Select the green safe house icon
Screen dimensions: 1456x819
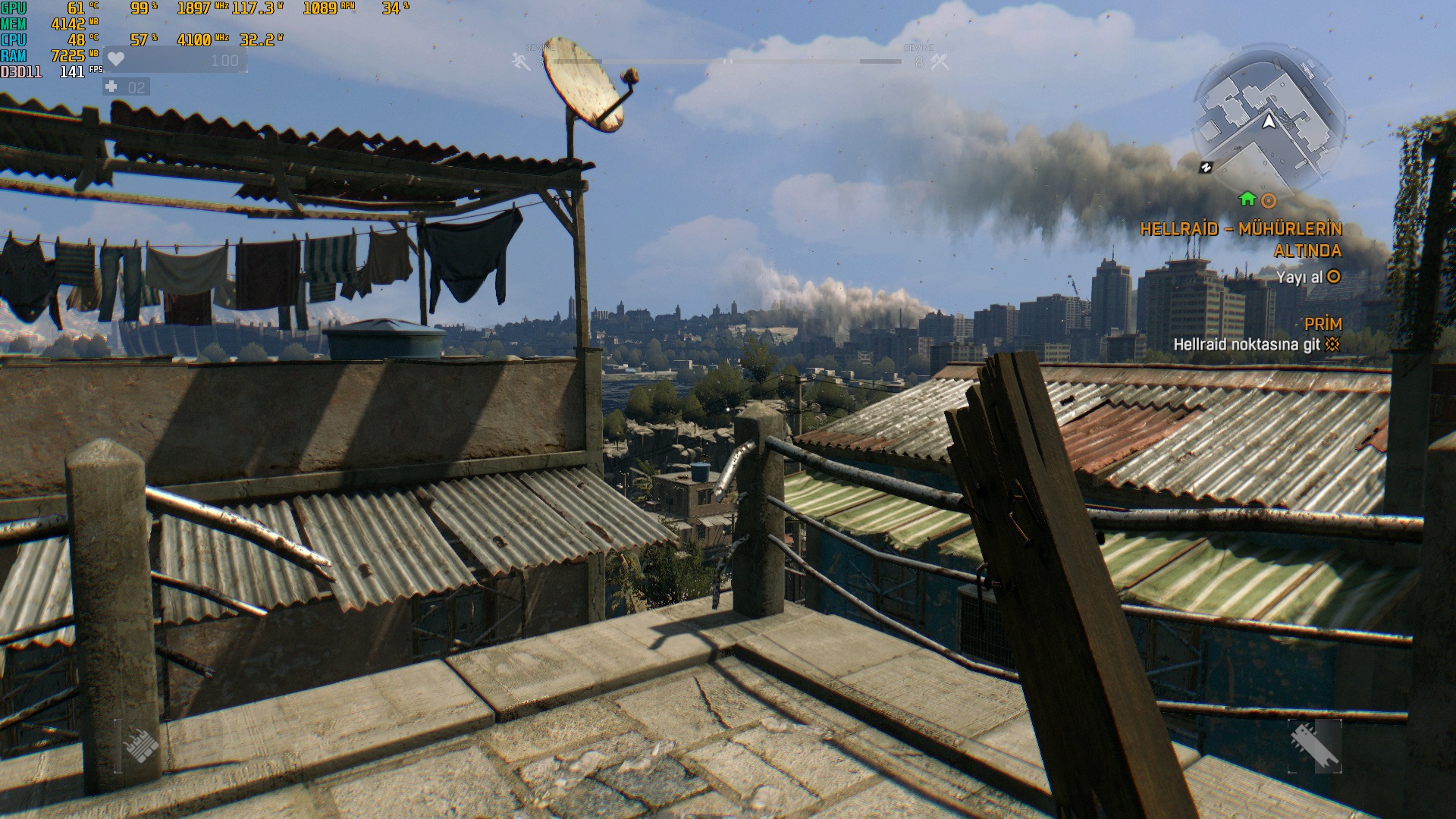tap(1247, 199)
